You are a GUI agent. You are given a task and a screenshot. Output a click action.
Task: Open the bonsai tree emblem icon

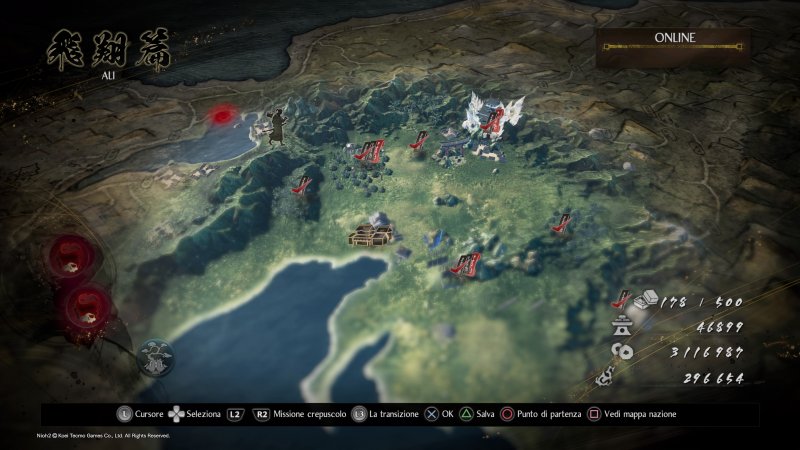coord(156,358)
